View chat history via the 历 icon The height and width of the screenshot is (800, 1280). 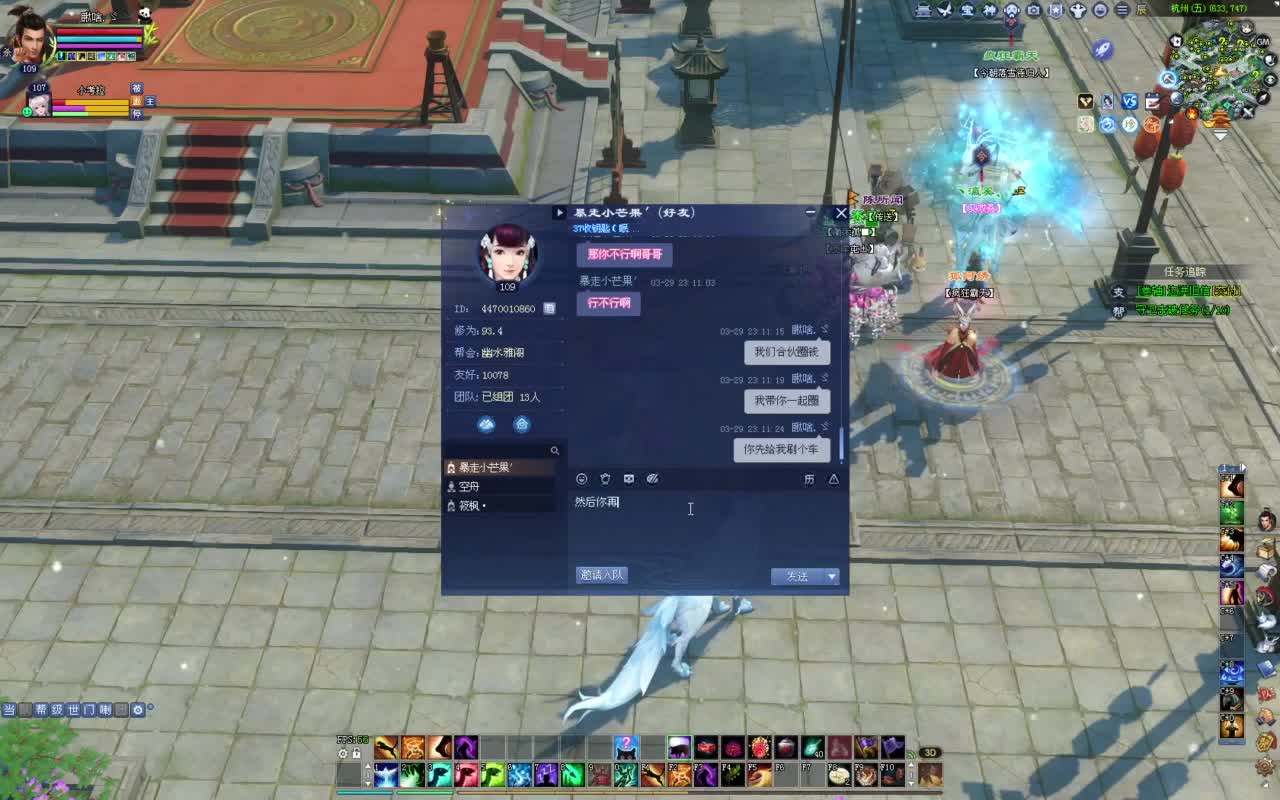click(x=810, y=479)
